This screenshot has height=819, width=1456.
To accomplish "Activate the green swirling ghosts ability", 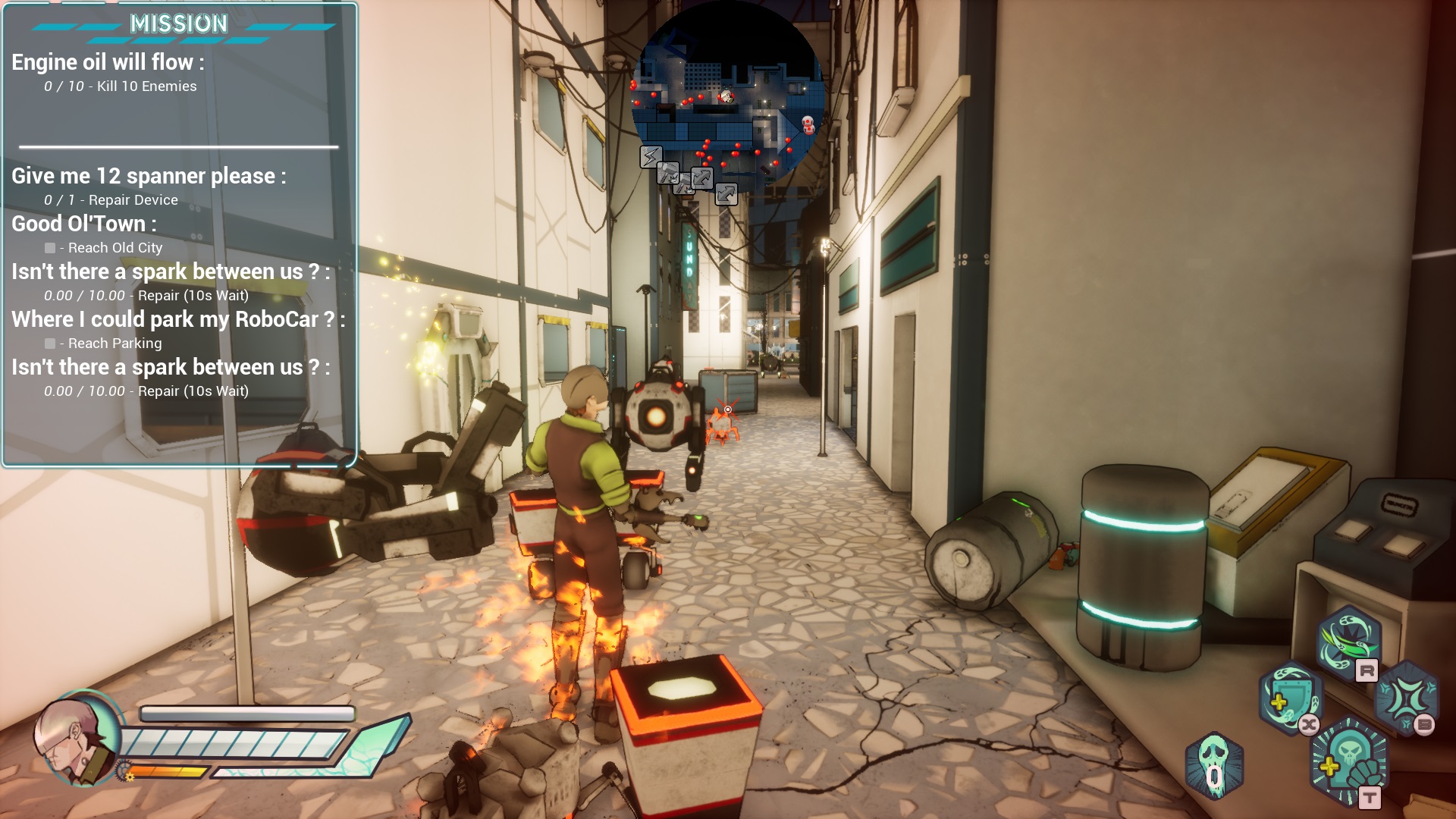I will [x=1349, y=642].
